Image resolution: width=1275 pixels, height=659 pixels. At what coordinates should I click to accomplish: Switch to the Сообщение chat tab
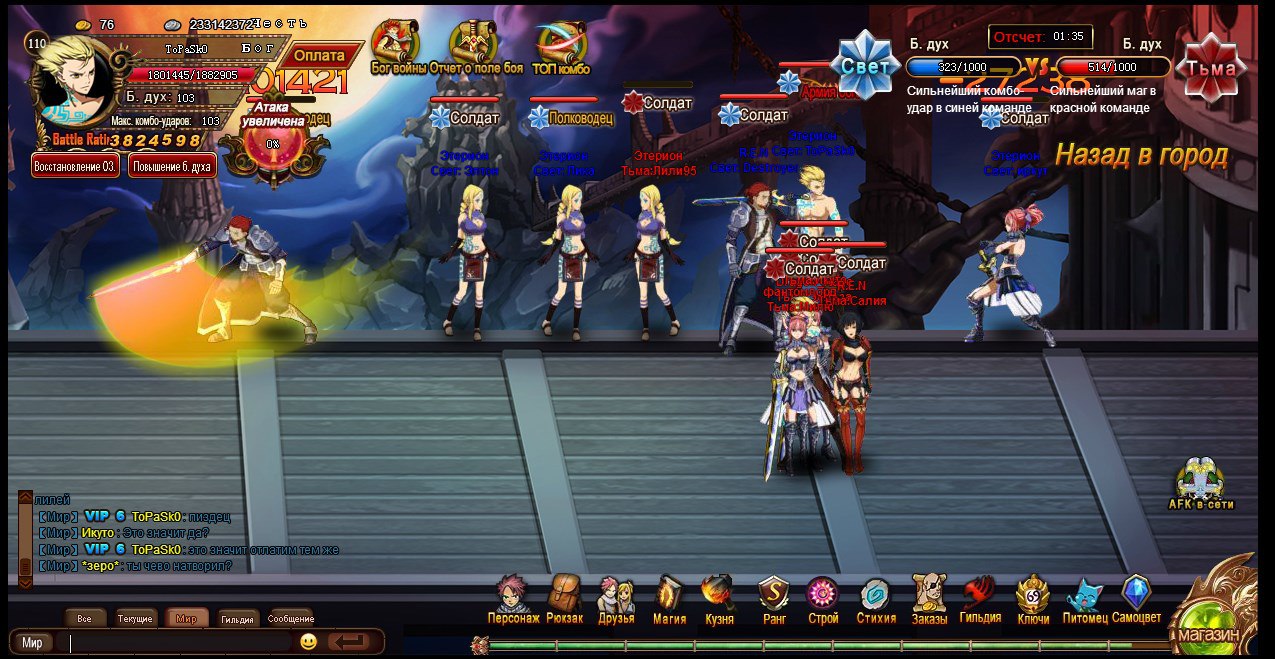[x=291, y=619]
